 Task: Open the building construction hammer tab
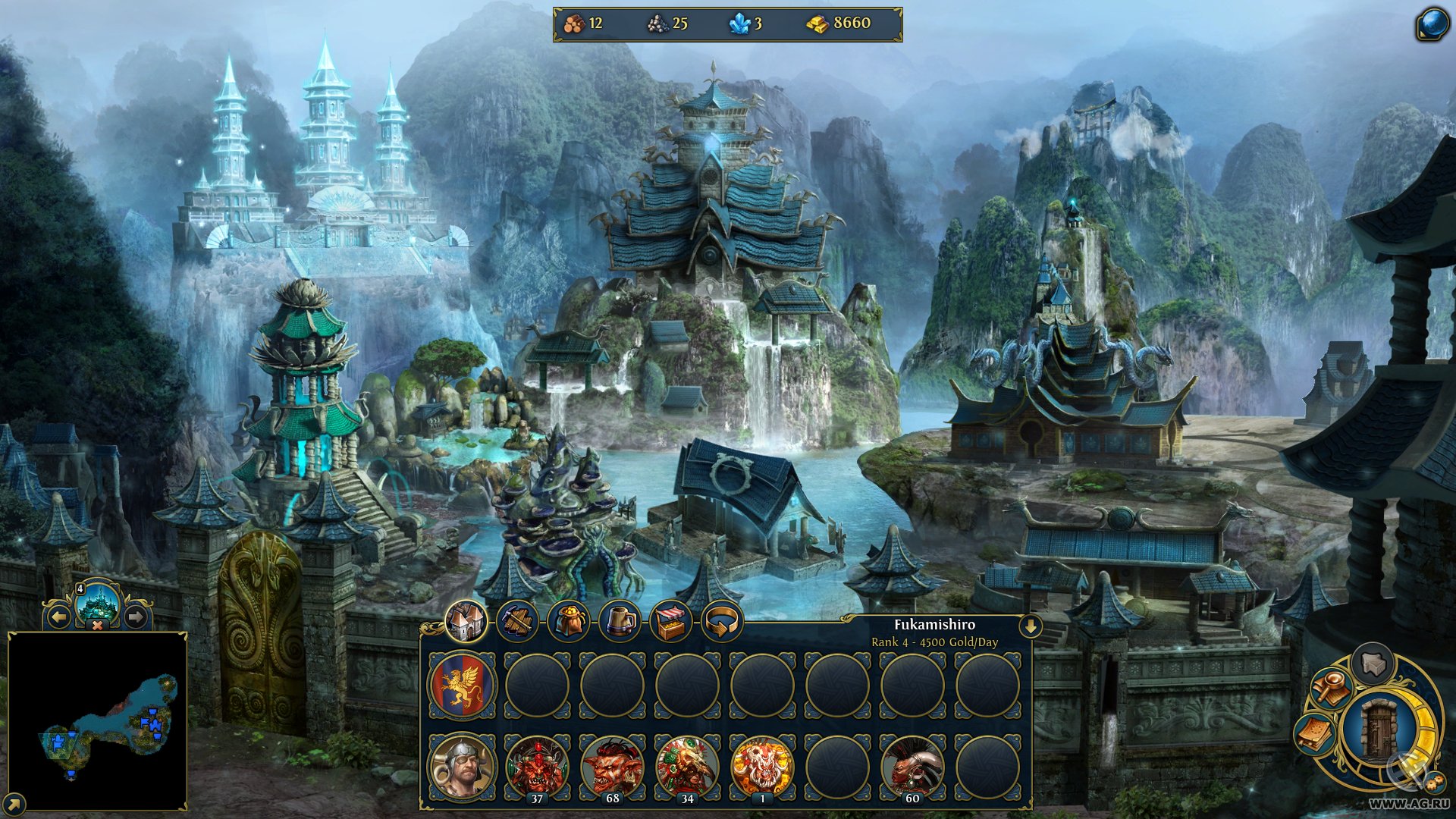point(517,622)
